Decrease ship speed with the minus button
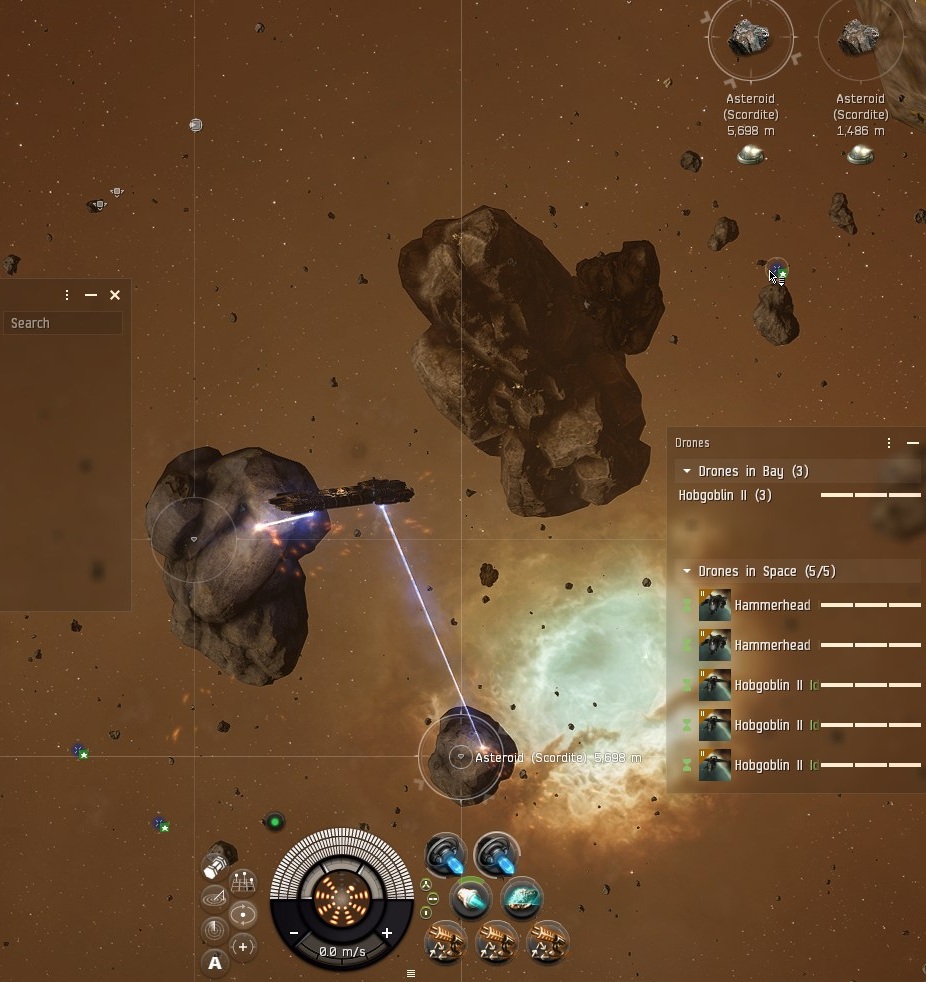 [294, 933]
